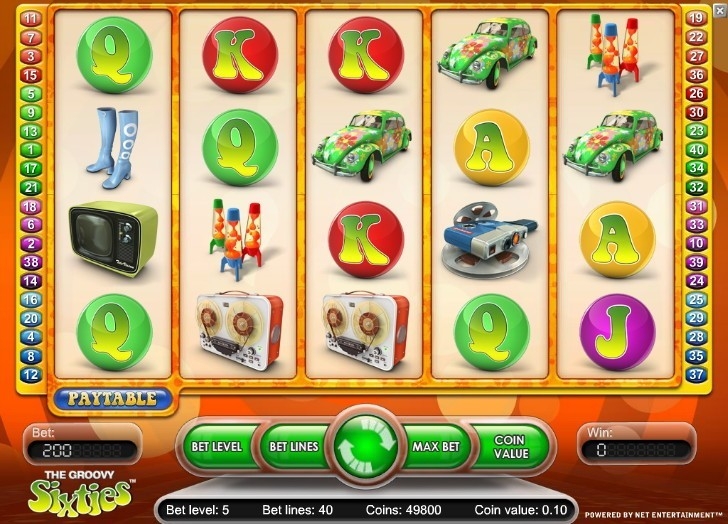Change the number of Bet Lines
Screen dimensions: 728x524
(x=292, y=446)
